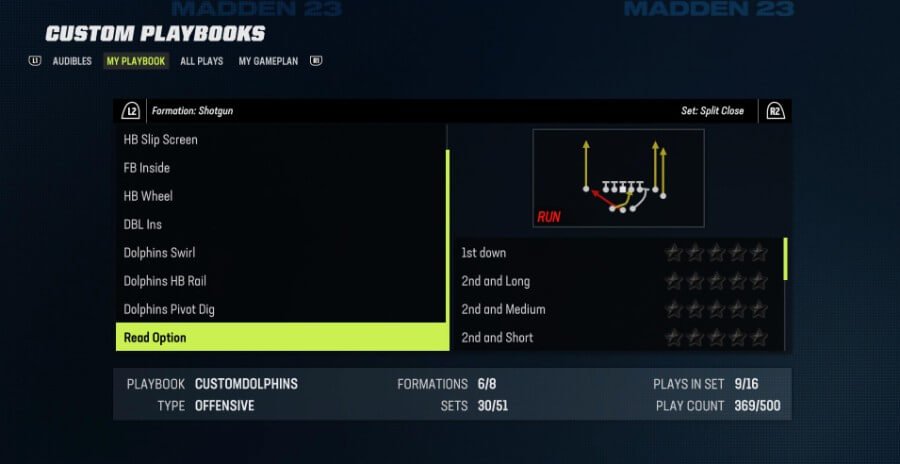Set the 1st down star rating

[716, 253]
